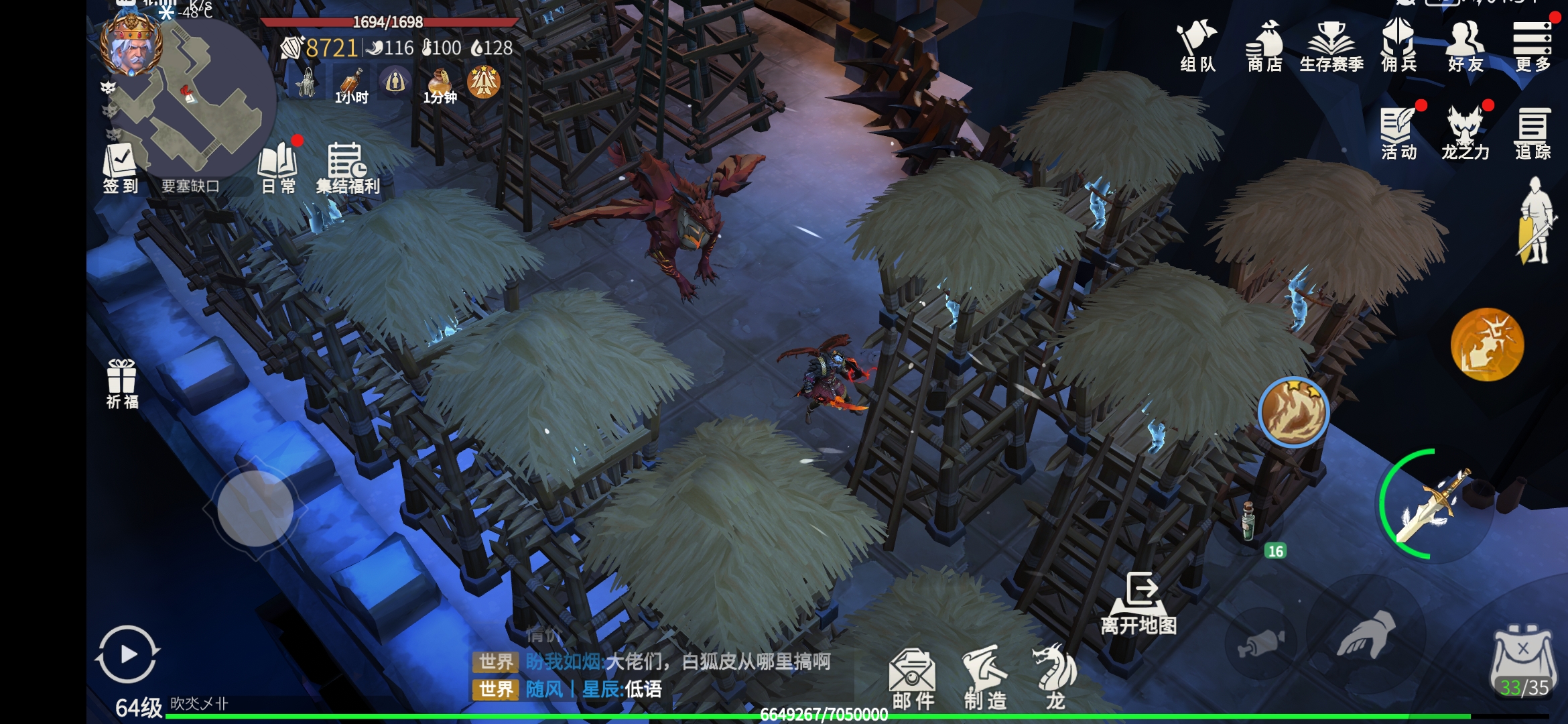1568x724 pixels.
Task: Open the 签到 daily sign-in
Action: [120, 168]
